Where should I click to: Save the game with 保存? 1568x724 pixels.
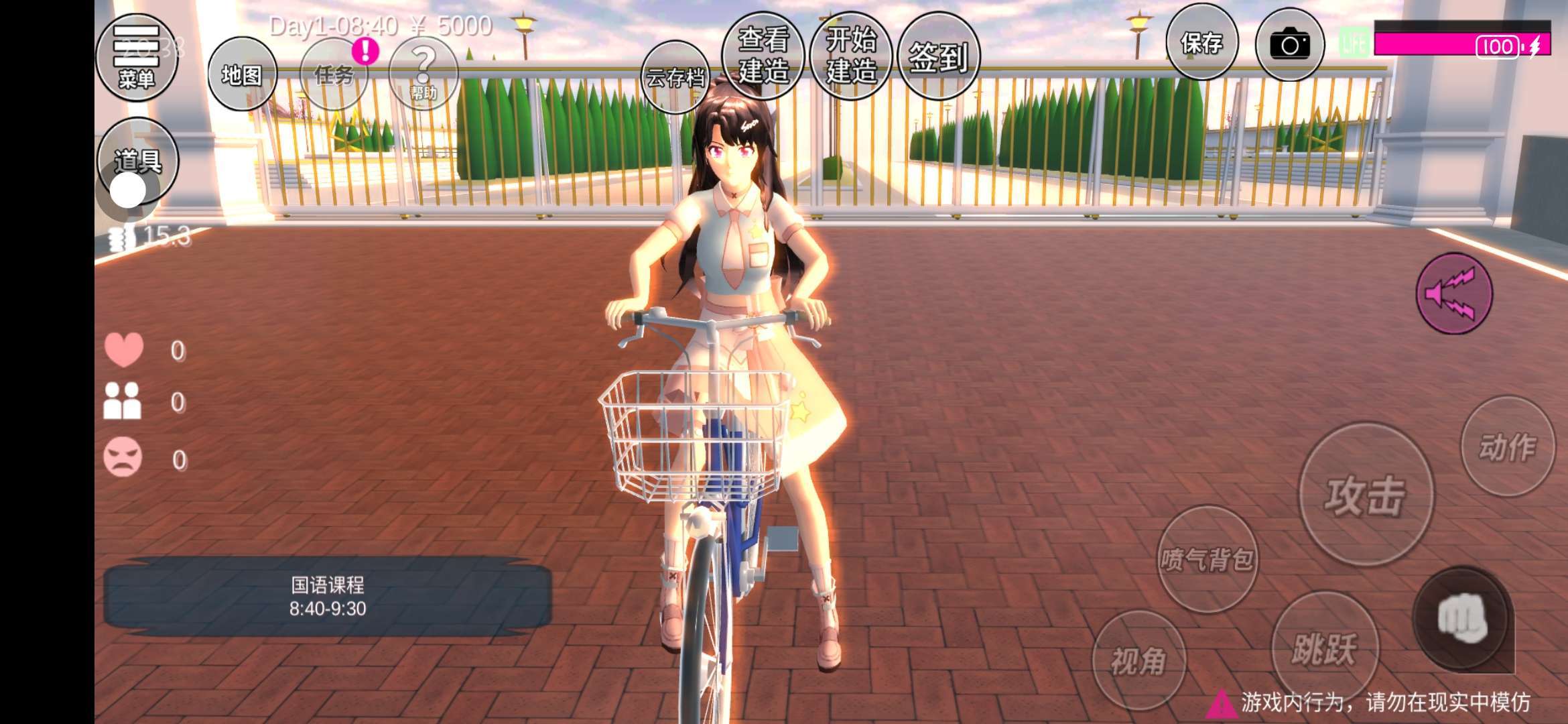coord(1201,43)
